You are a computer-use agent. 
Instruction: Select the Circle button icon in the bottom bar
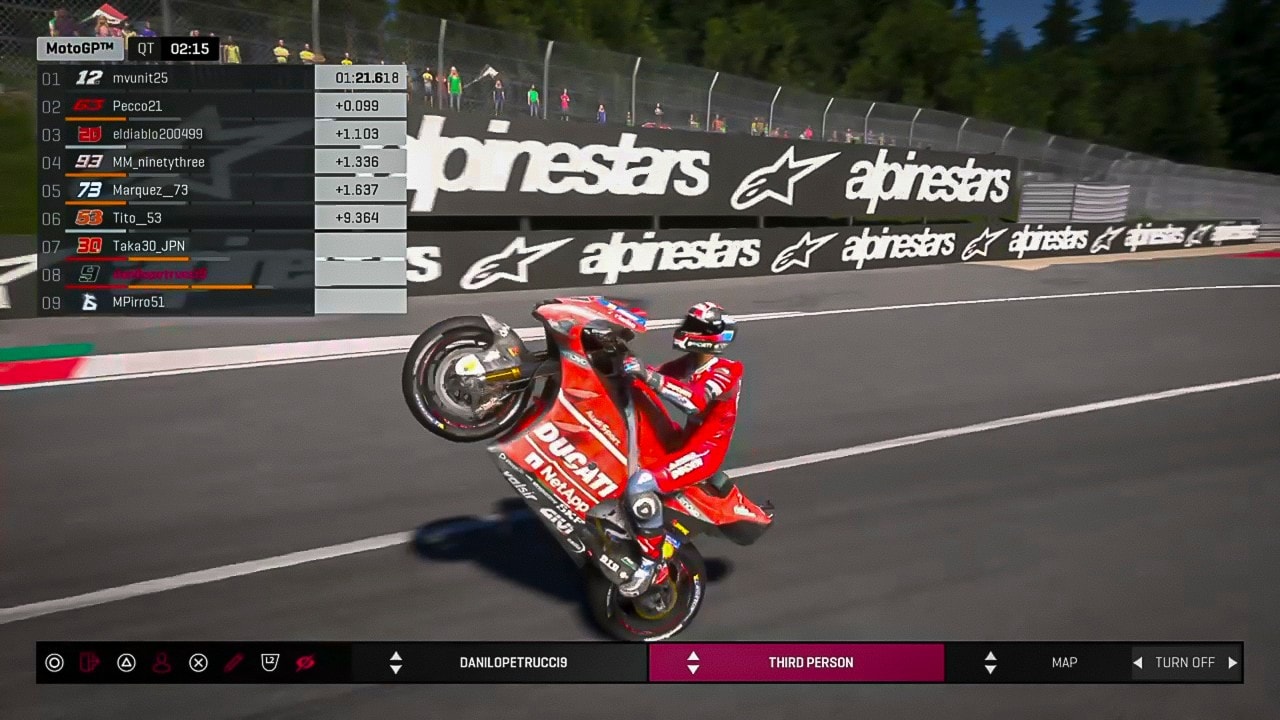(x=55, y=662)
